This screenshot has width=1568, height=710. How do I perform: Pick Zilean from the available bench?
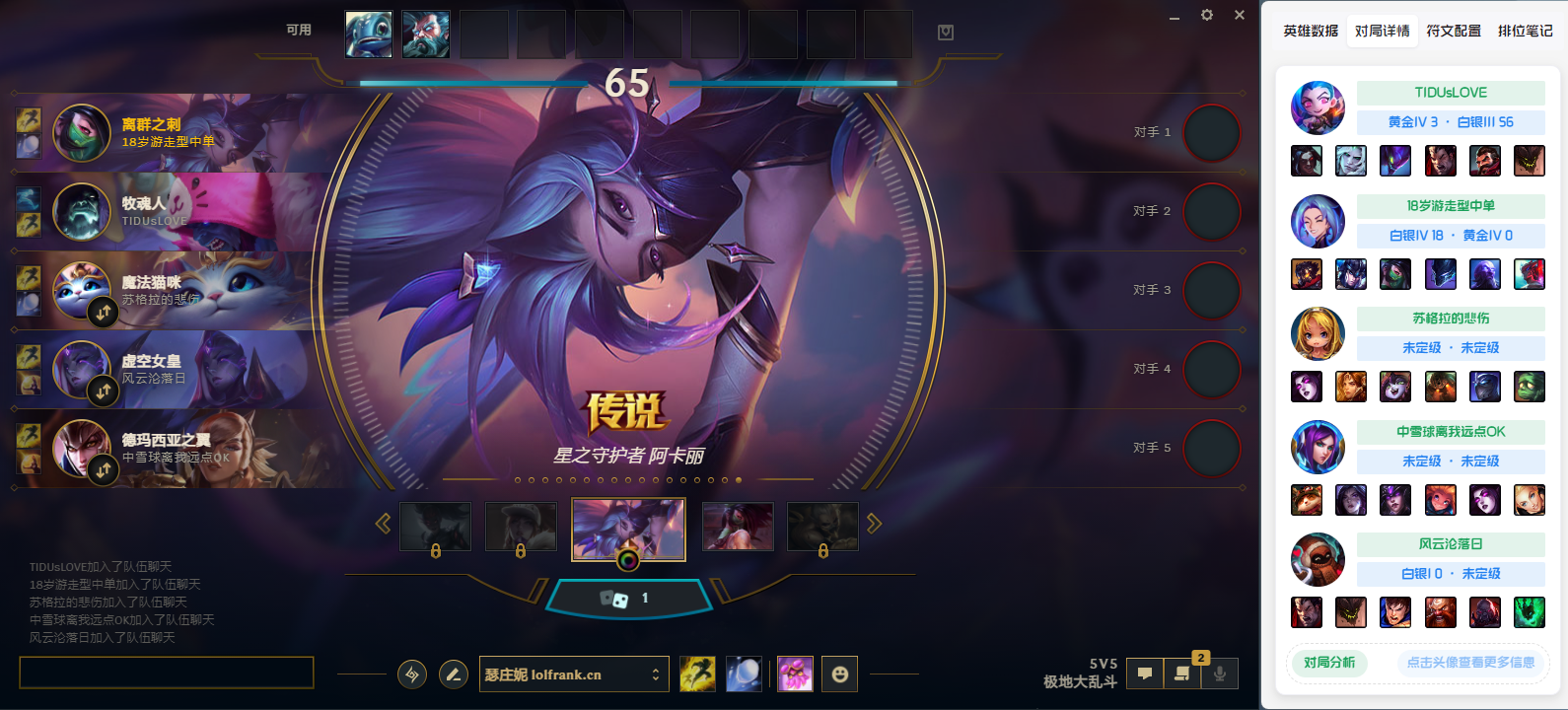point(426,35)
